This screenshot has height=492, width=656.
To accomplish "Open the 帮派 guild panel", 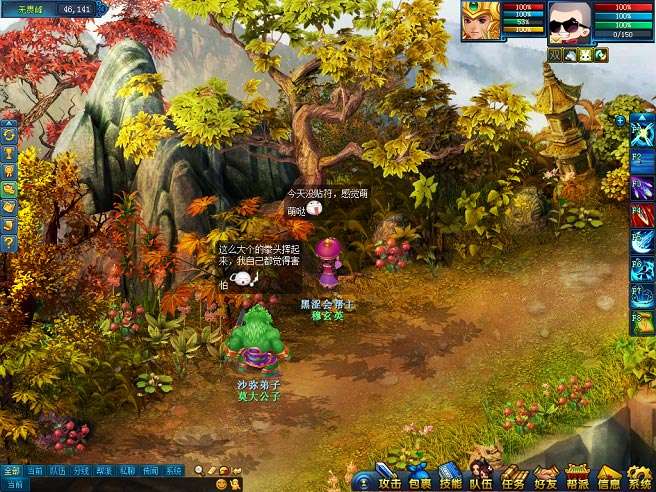I will (577, 481).
